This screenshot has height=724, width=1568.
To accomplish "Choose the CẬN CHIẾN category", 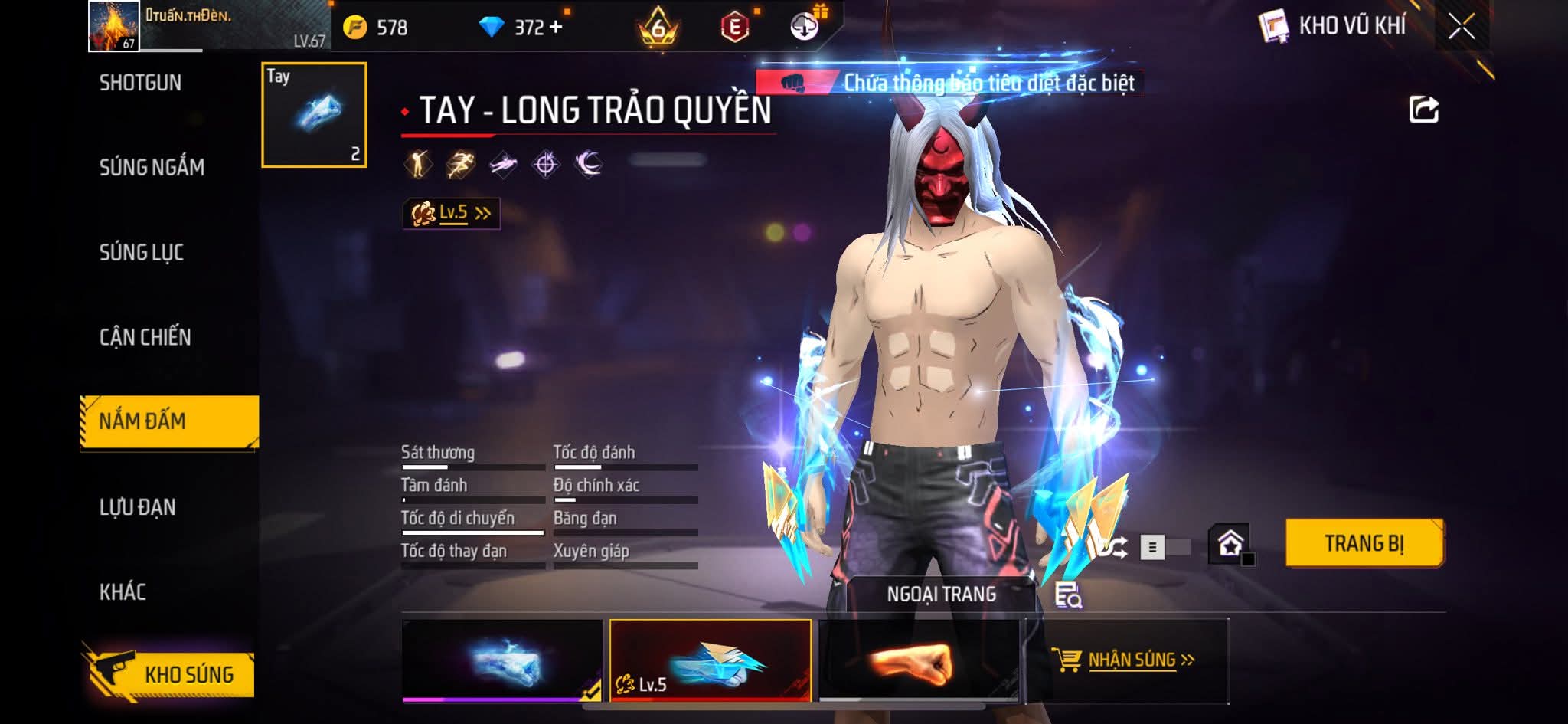I will point(145,337).
